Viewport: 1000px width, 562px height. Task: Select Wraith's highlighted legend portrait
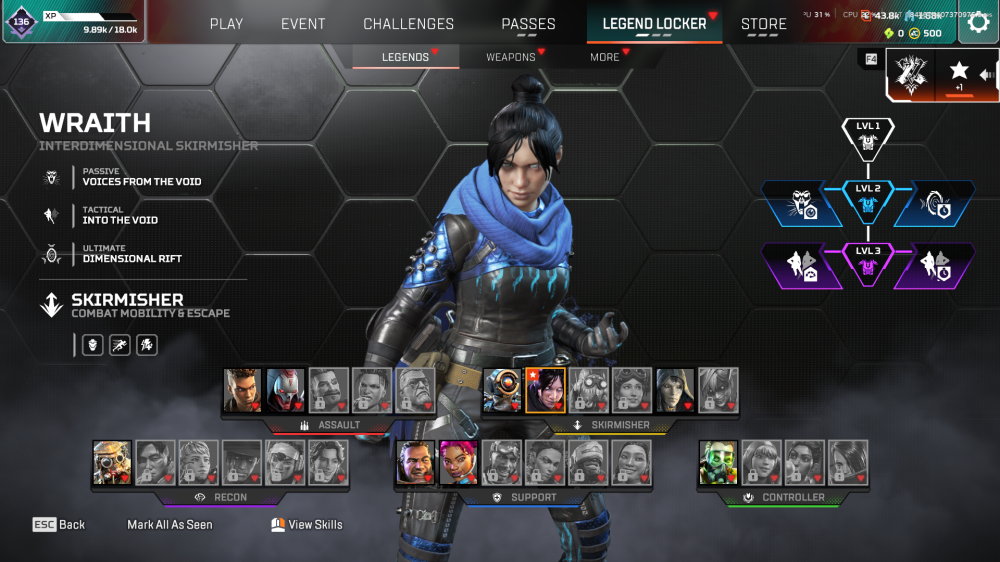pyautogui.click(x=545, y=390)
